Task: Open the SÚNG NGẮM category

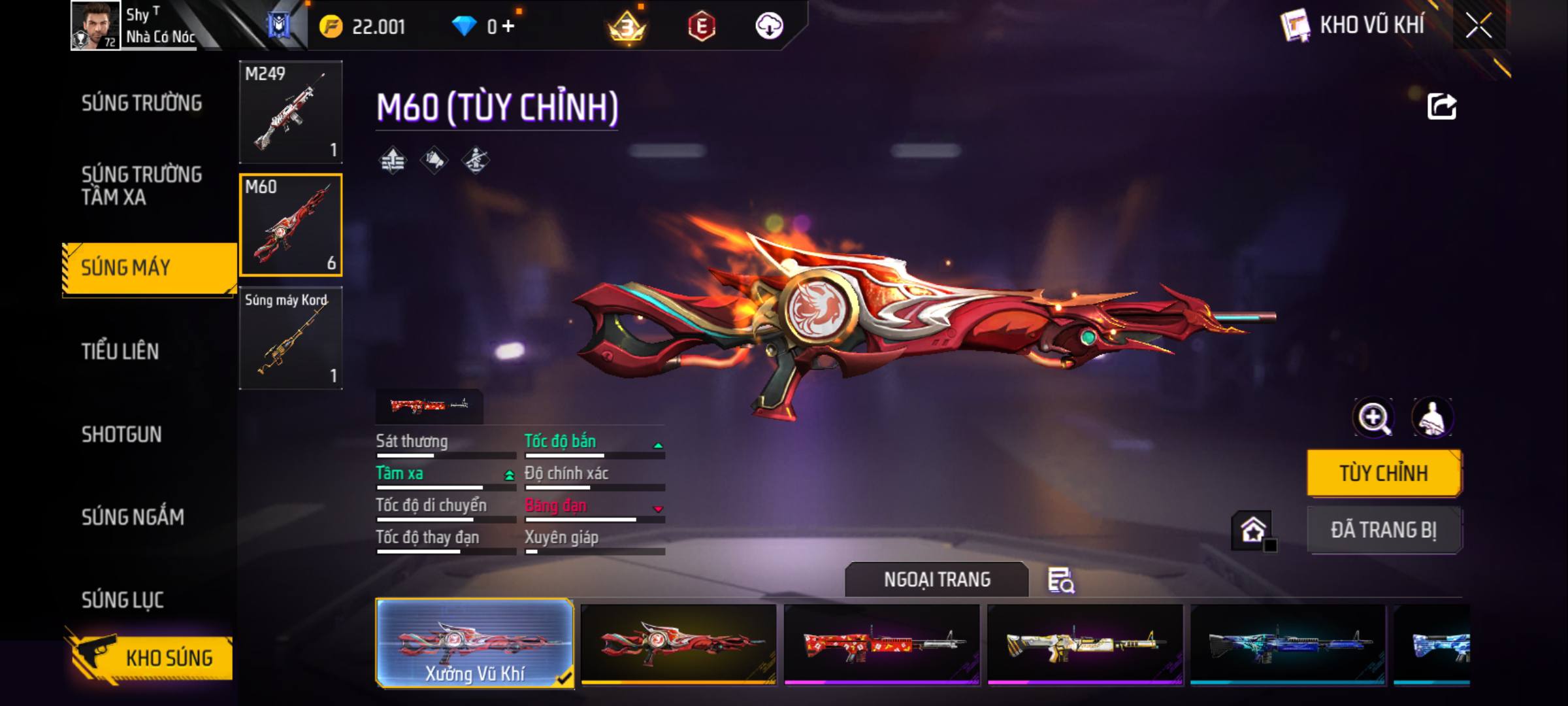Action: (133, 517)
